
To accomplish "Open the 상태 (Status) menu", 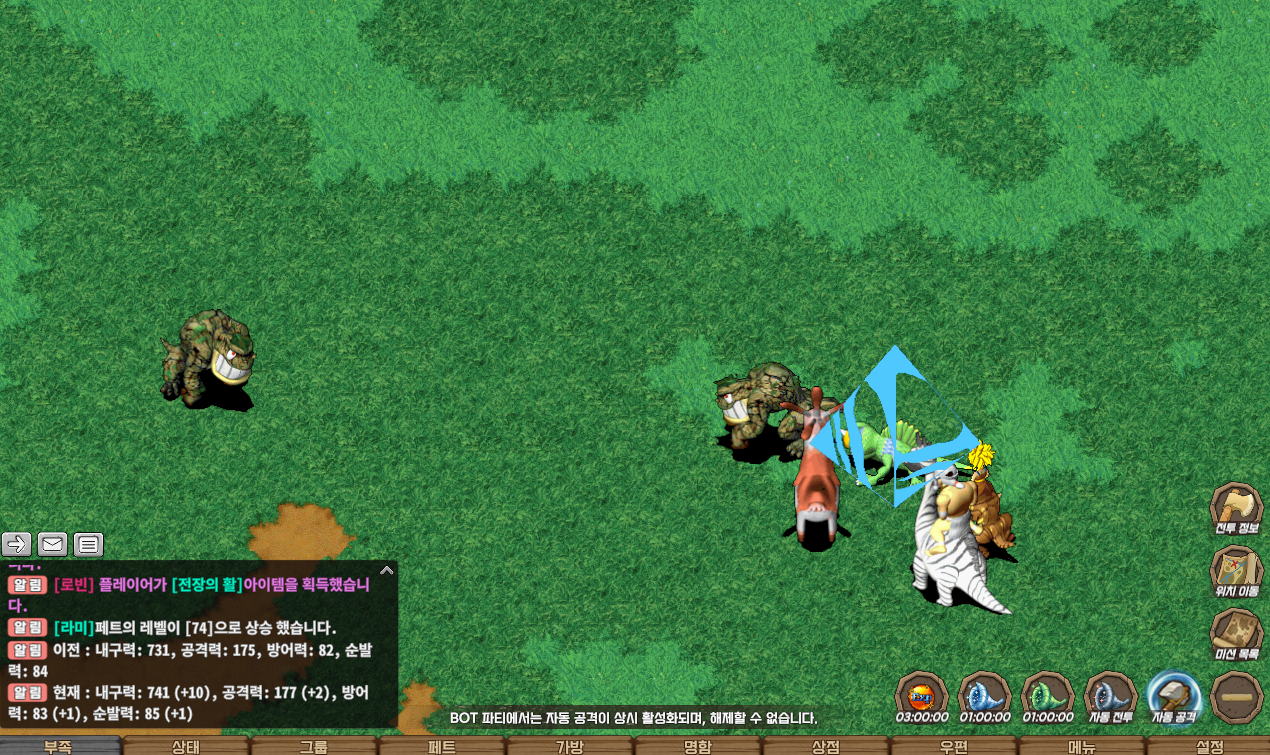I will [x=186, y=746].
